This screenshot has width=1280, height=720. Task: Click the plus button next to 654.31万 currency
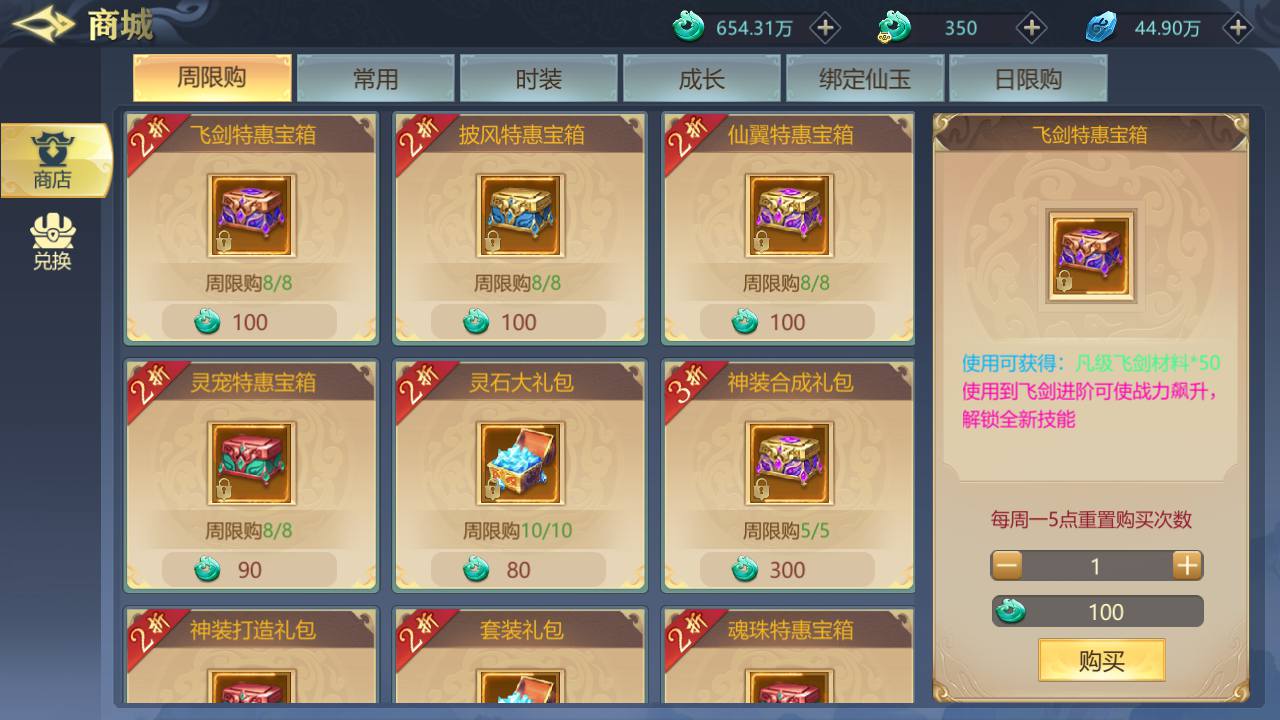(x=825, y=28)
